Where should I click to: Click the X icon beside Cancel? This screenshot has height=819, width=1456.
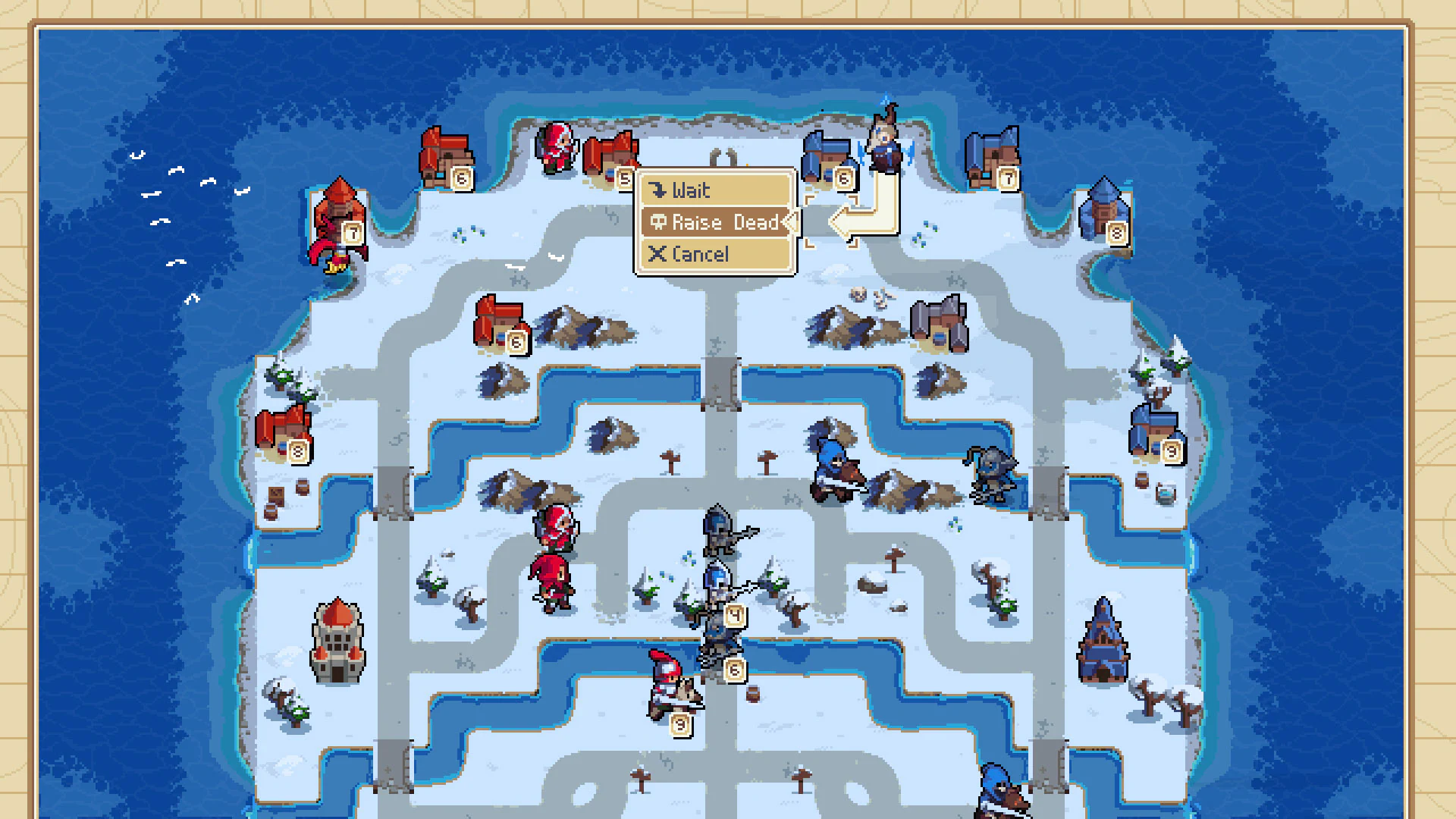[x=658, y=254]
